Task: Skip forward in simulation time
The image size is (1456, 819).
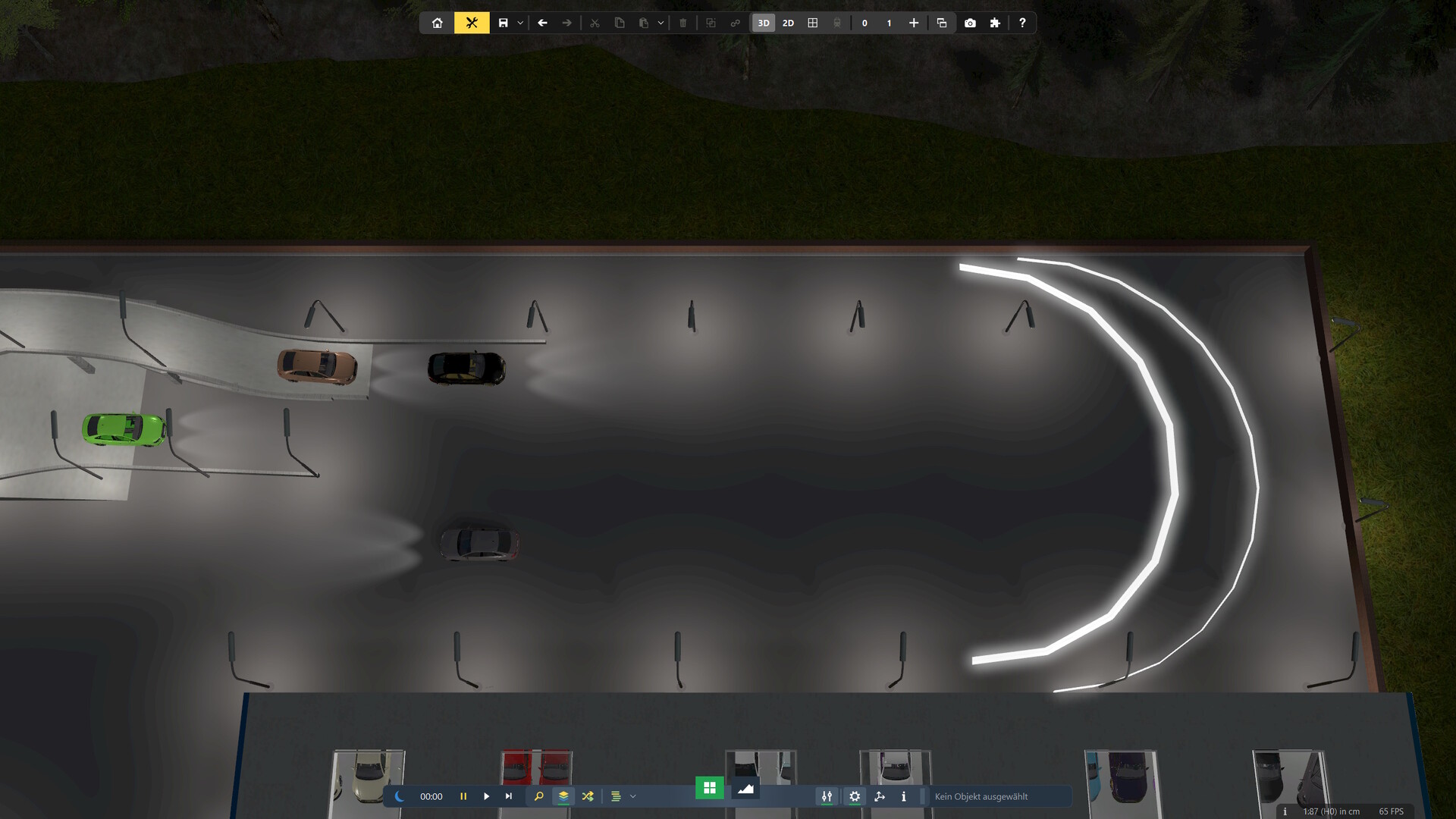Action: coord(509,796)
